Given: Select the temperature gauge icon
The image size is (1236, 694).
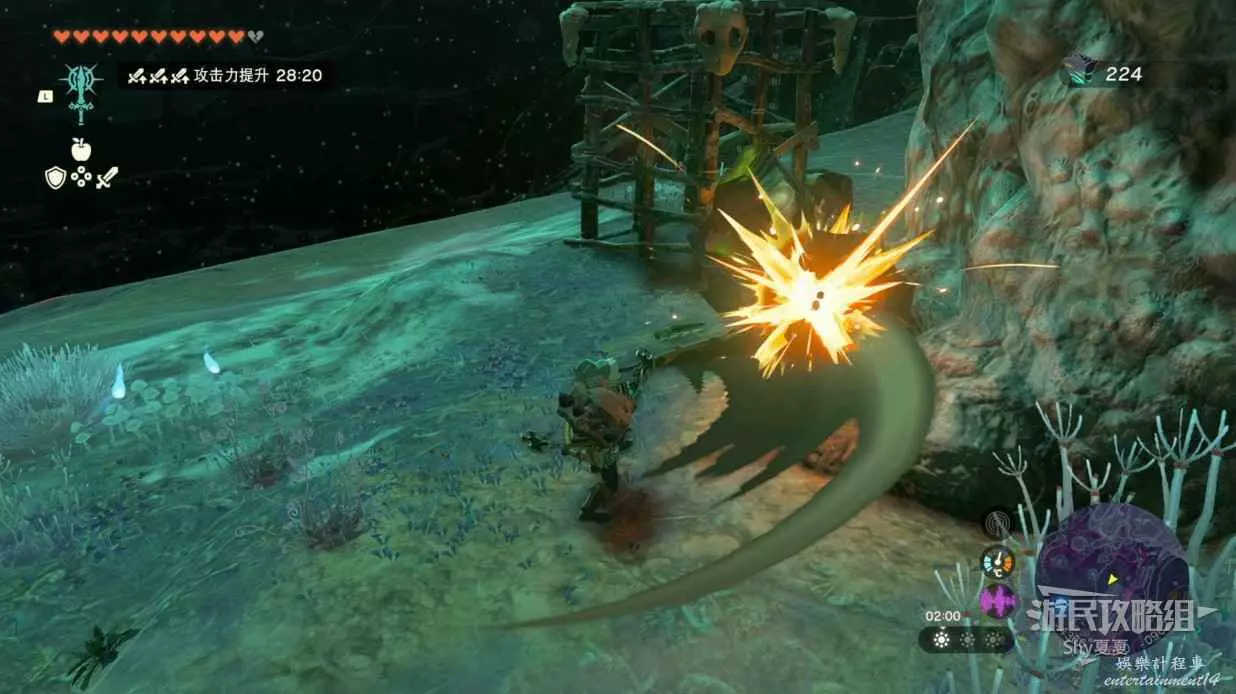Looking at the screenshot, I should (997, 561).
